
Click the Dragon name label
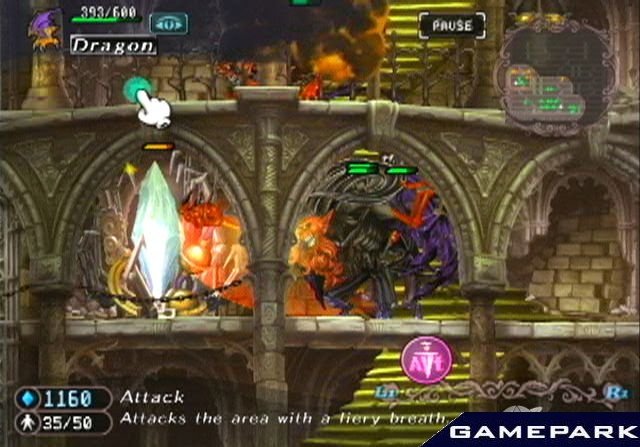point(112,45)
